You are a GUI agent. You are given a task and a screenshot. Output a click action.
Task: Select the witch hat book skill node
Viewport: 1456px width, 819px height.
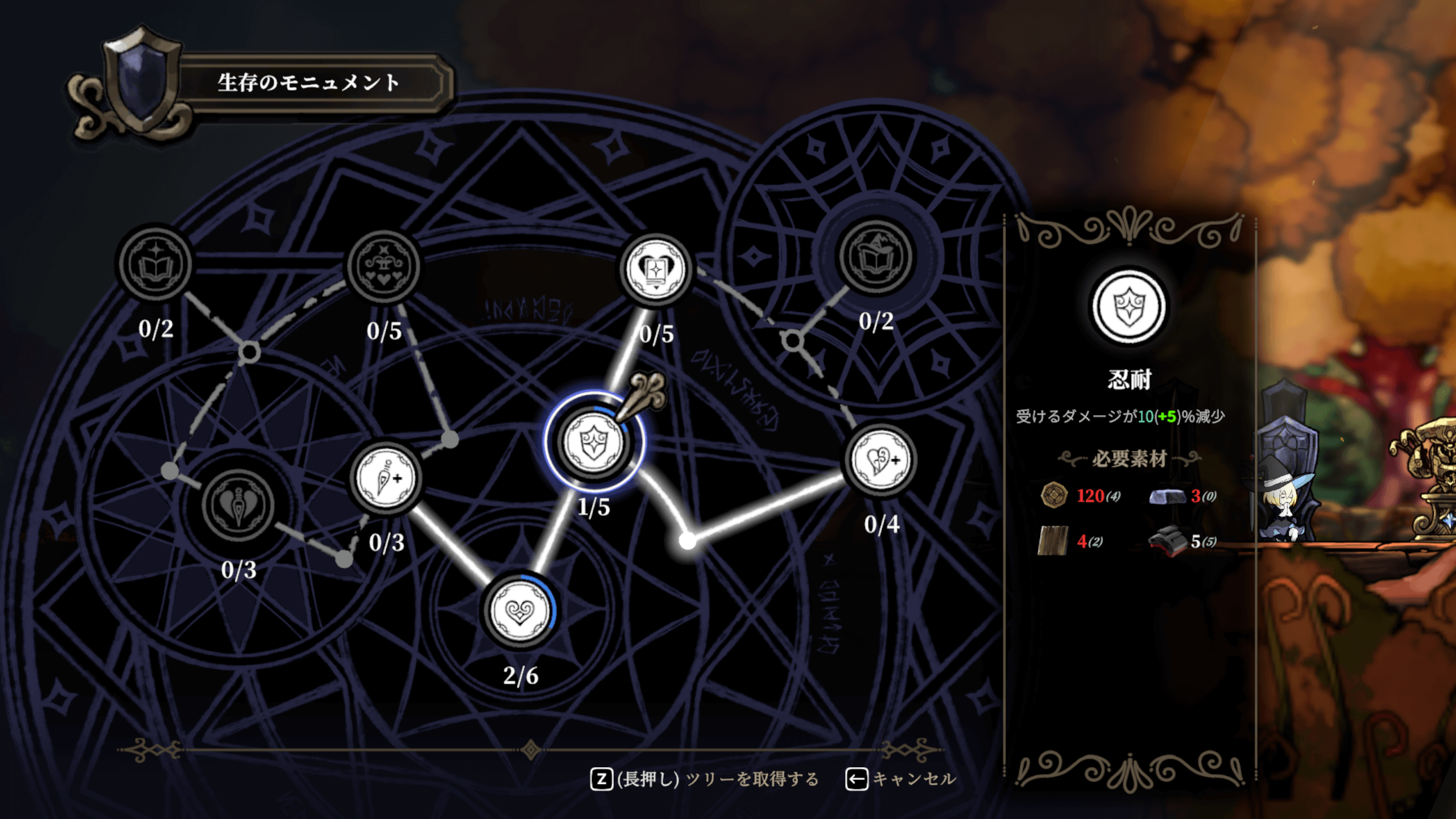(876, 257)
